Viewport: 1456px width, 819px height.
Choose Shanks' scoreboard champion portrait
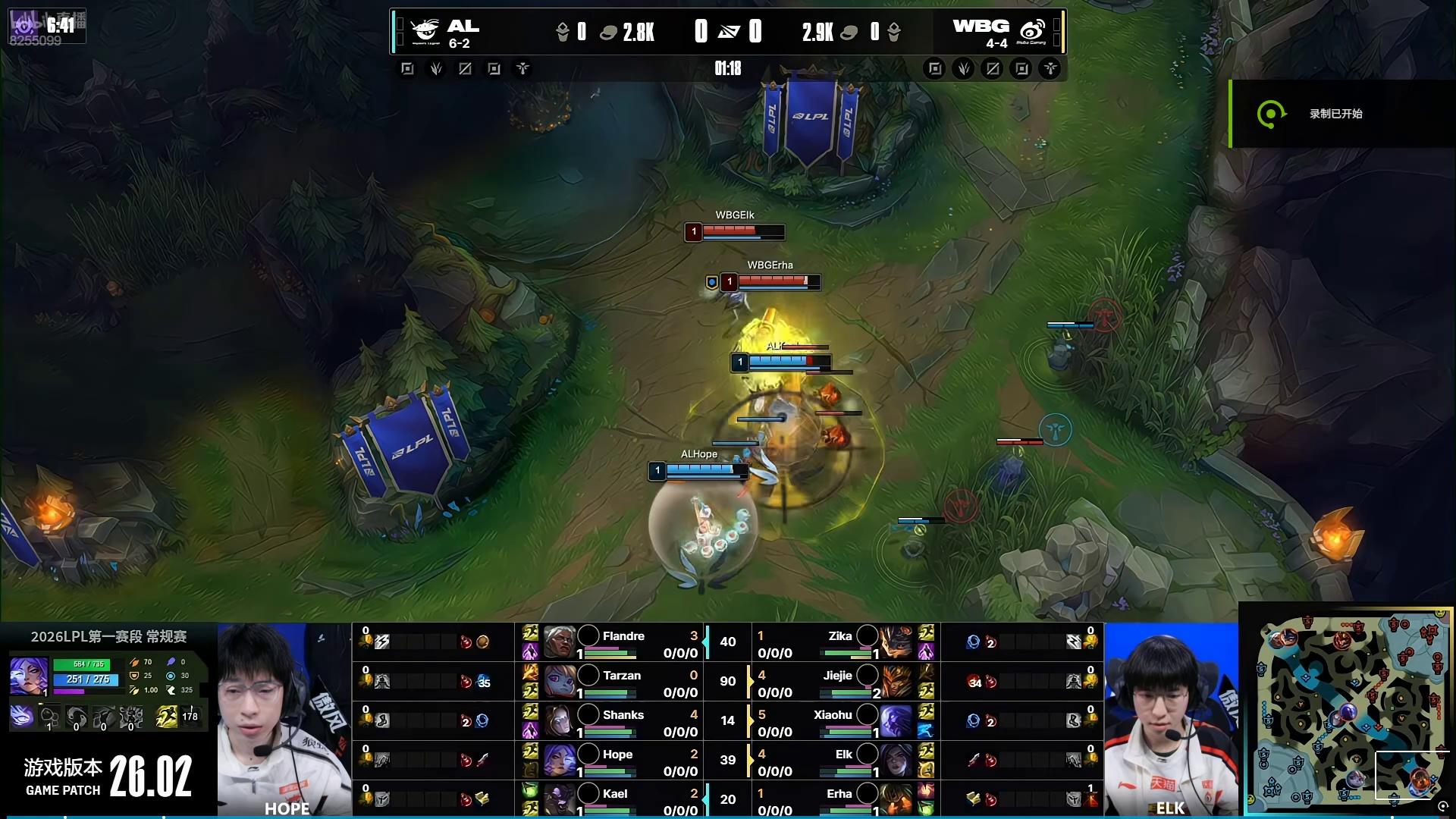click(x=559, y=721)
